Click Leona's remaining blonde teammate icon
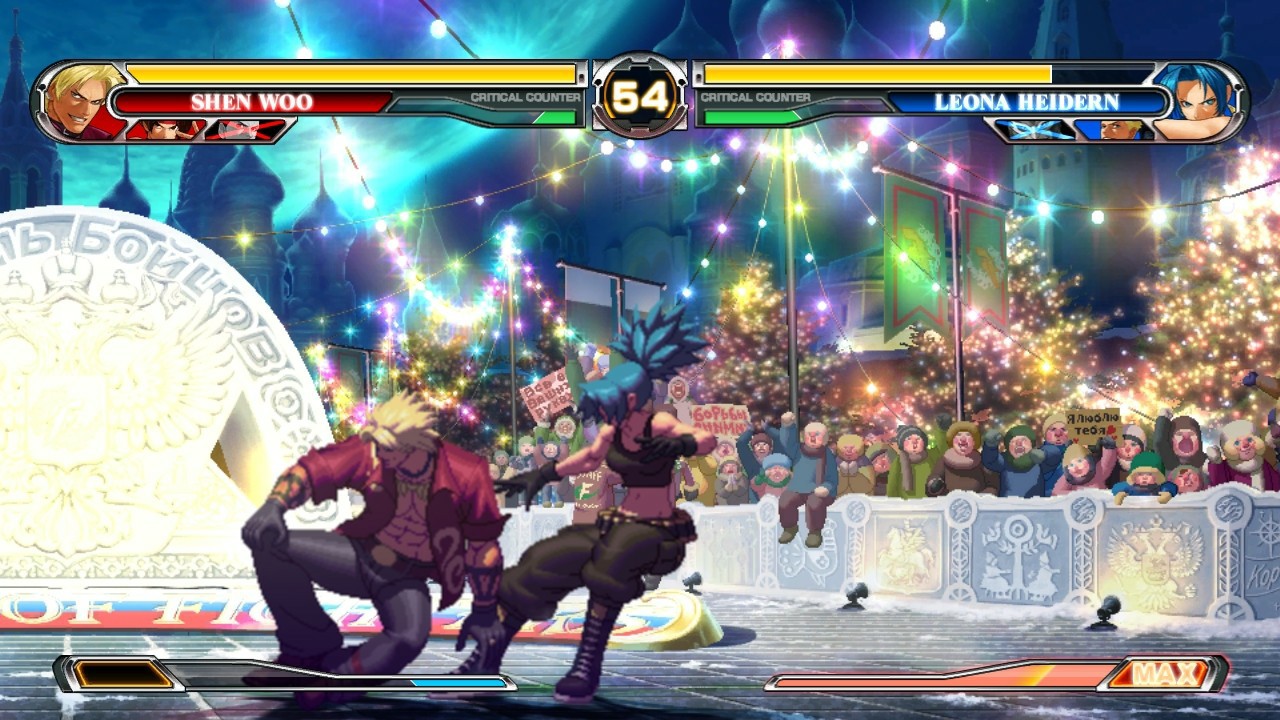The height and width of the screenshot is (720, 1280). (1123, 128)
